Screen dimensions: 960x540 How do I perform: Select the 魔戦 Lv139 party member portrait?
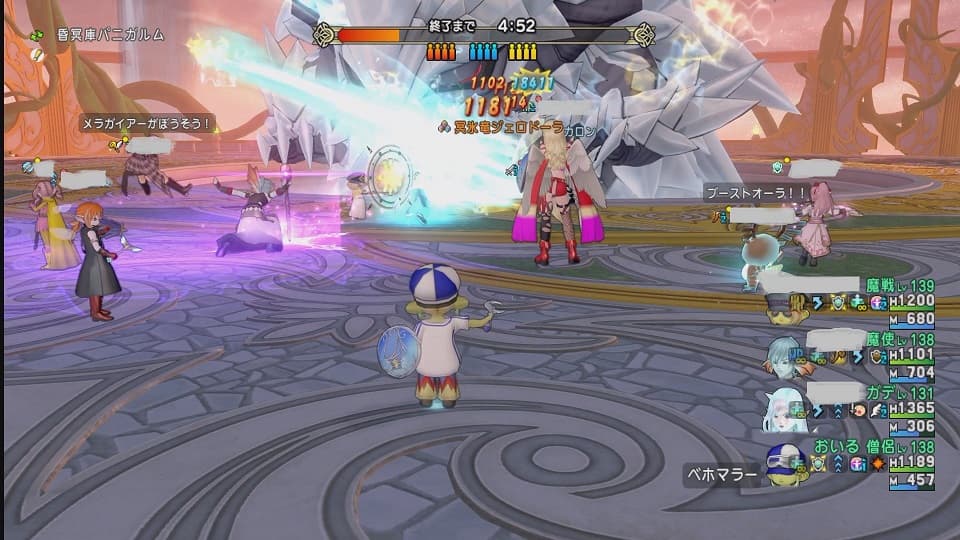pos(784,306)
